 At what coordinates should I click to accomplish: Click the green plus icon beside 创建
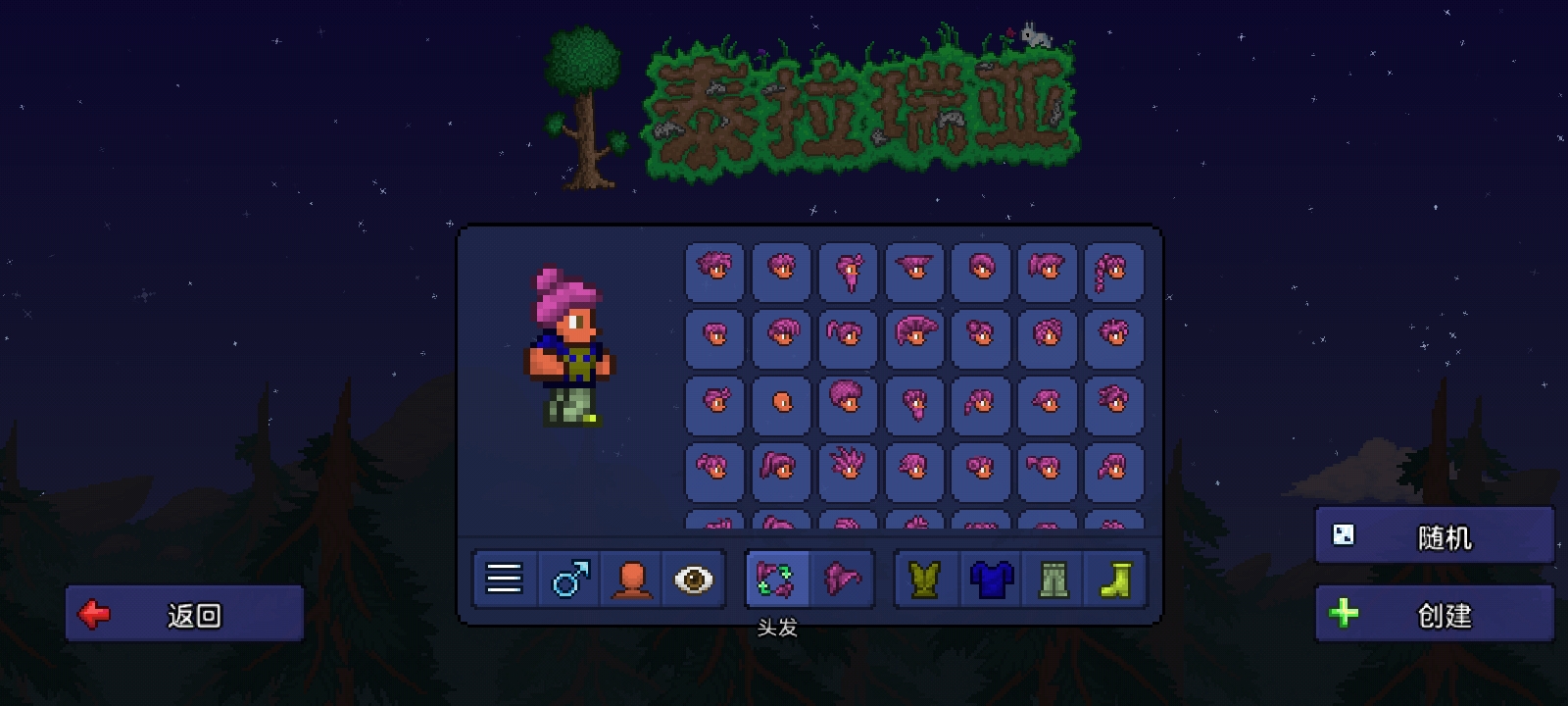[x=1345, y=615]
